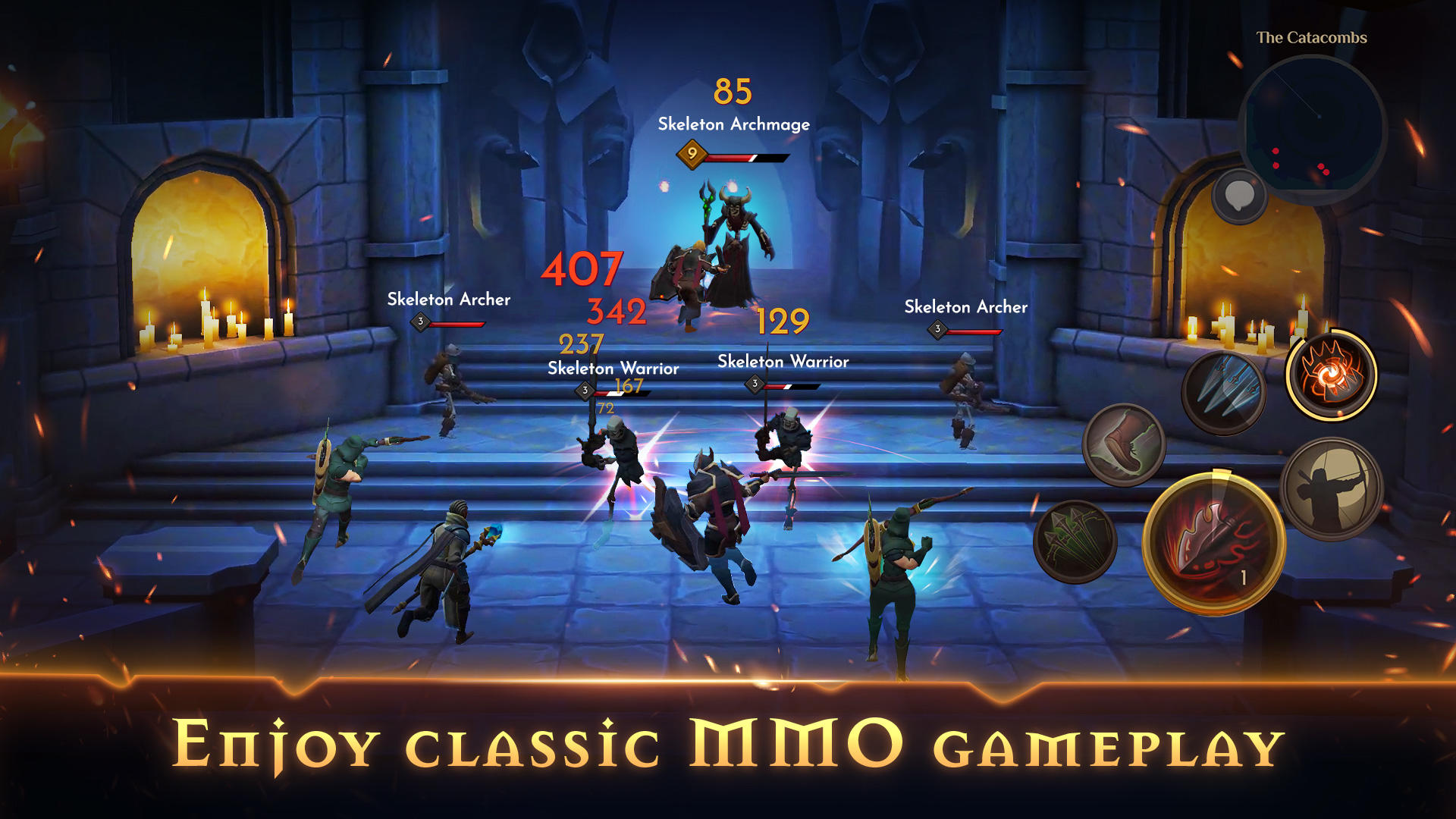Tap the level 3 badge under Skeleton Warrior
The width and height of the screenshot is (1456, 819).
(585, 389)
